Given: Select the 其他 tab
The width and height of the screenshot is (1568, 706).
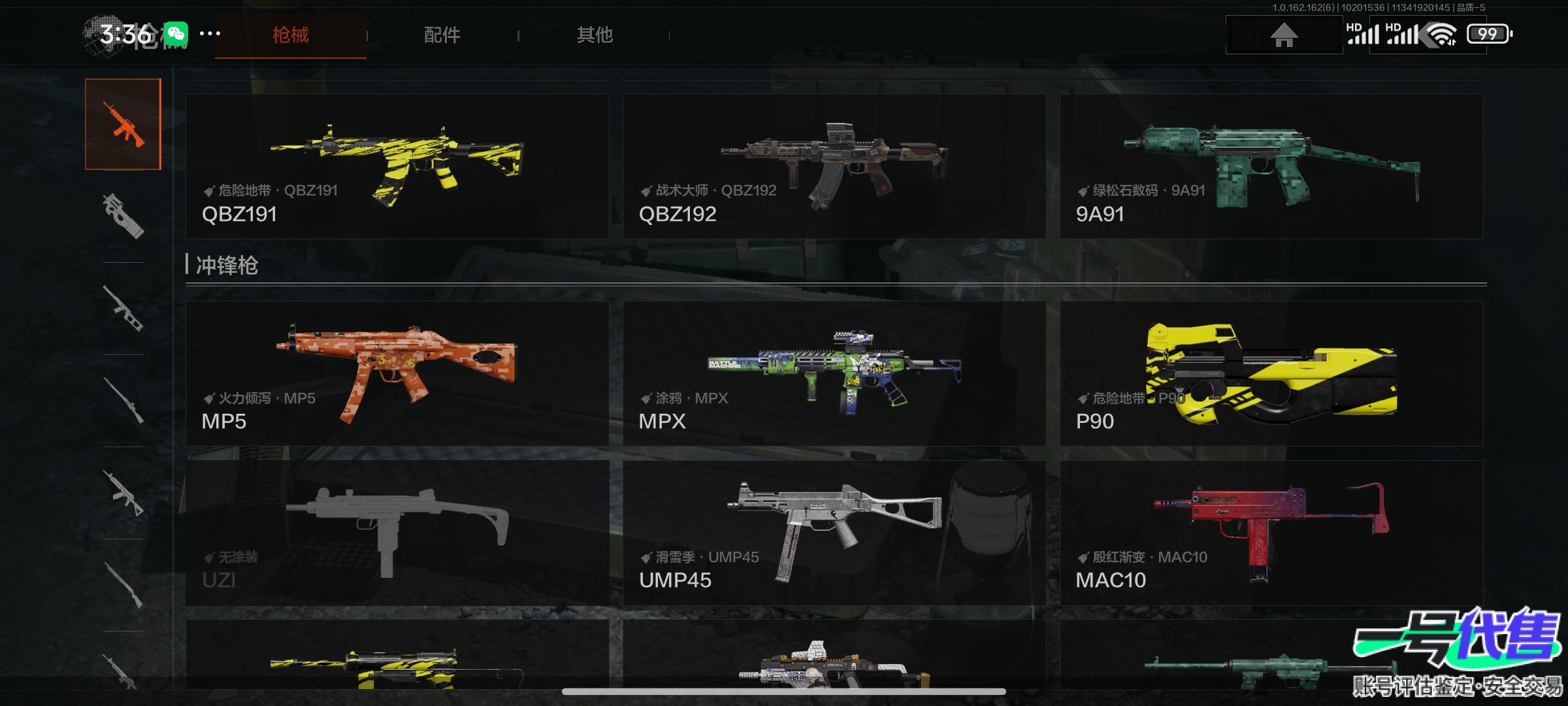Looking at the screenshot, I should [x=595, y=35].
